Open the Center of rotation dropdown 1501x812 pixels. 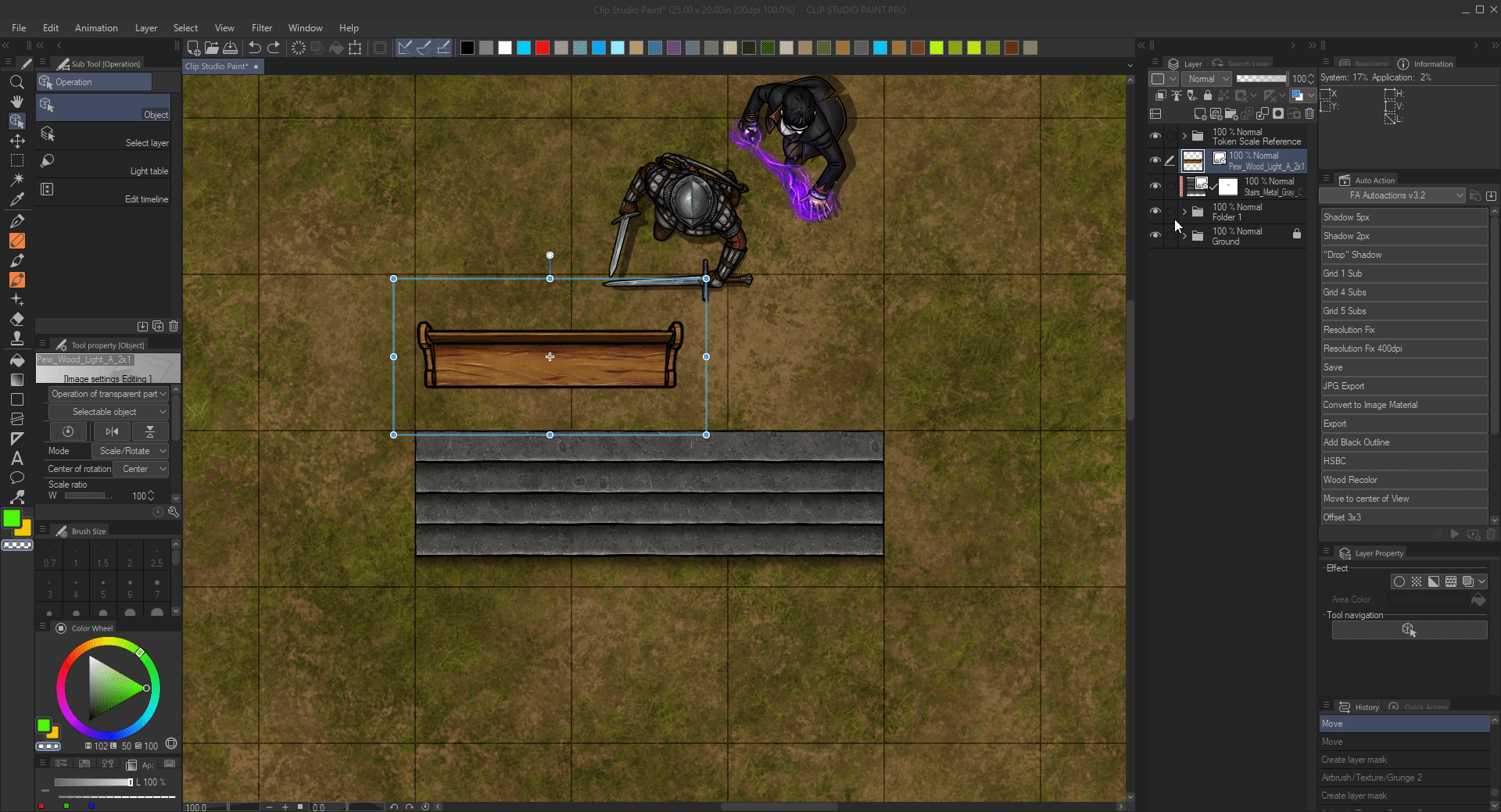(x=141, y=469)
